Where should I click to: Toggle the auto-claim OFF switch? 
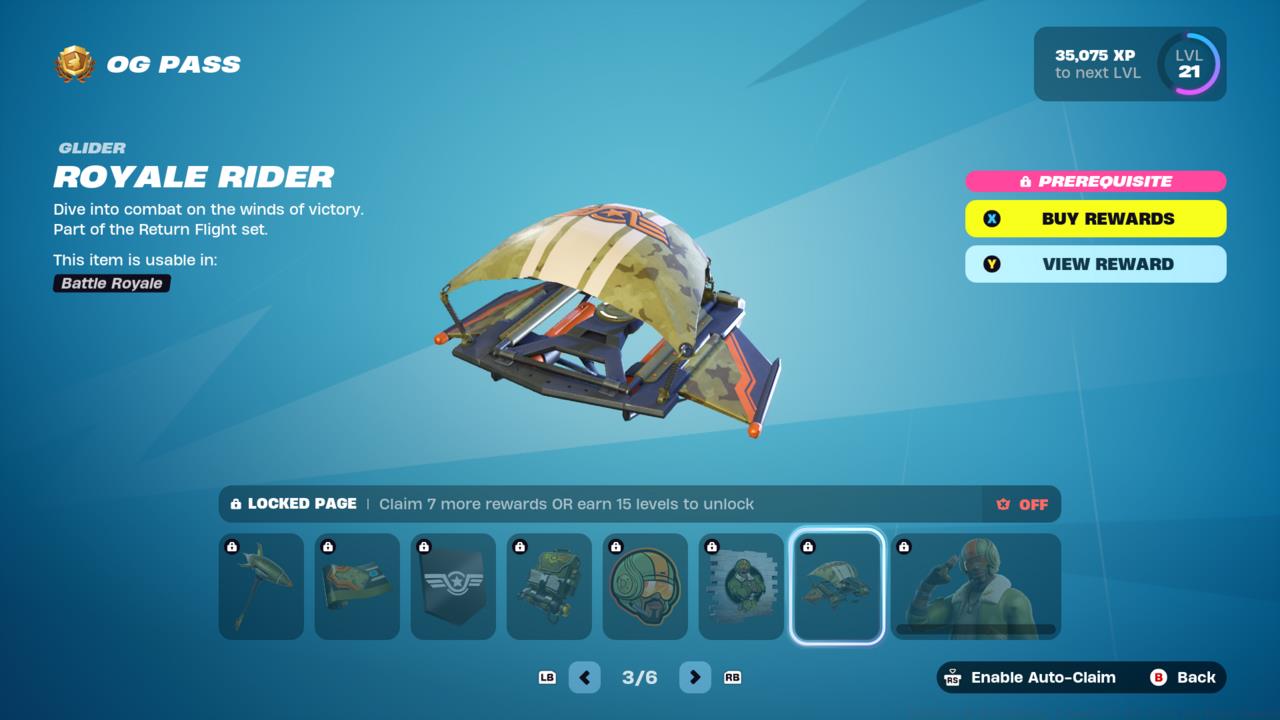(1022, 504)
